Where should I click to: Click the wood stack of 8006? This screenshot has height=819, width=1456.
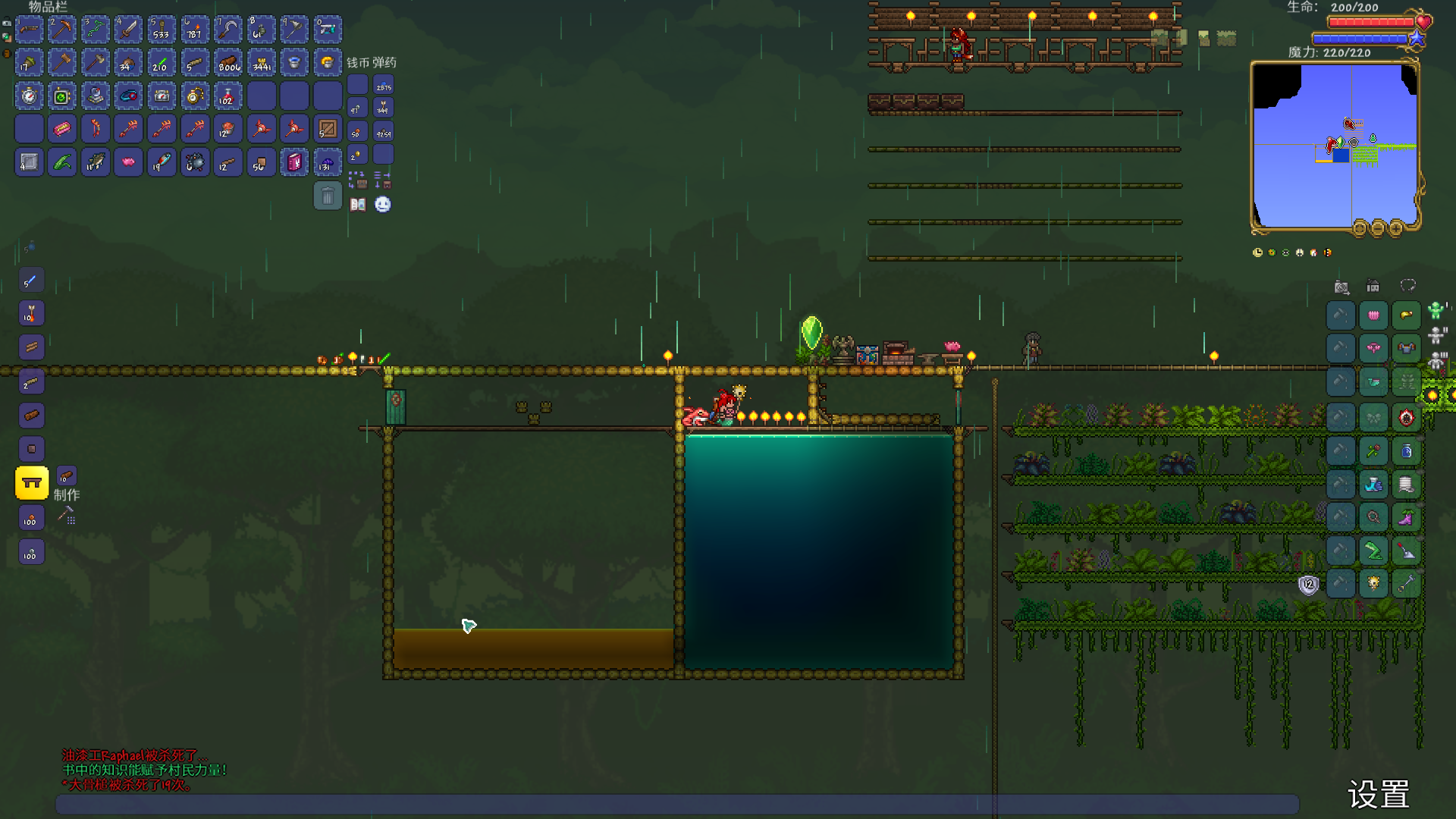228,63
